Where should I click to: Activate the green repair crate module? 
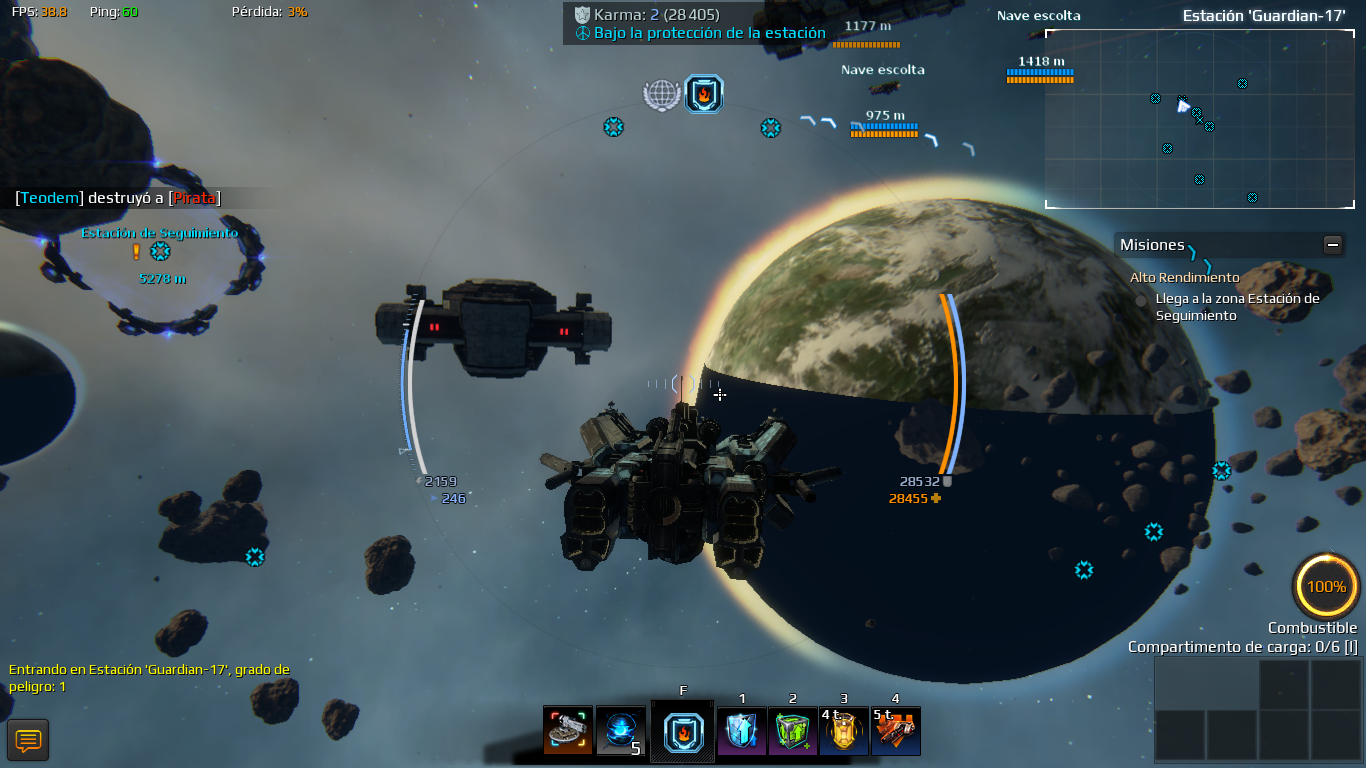point(793,731)
